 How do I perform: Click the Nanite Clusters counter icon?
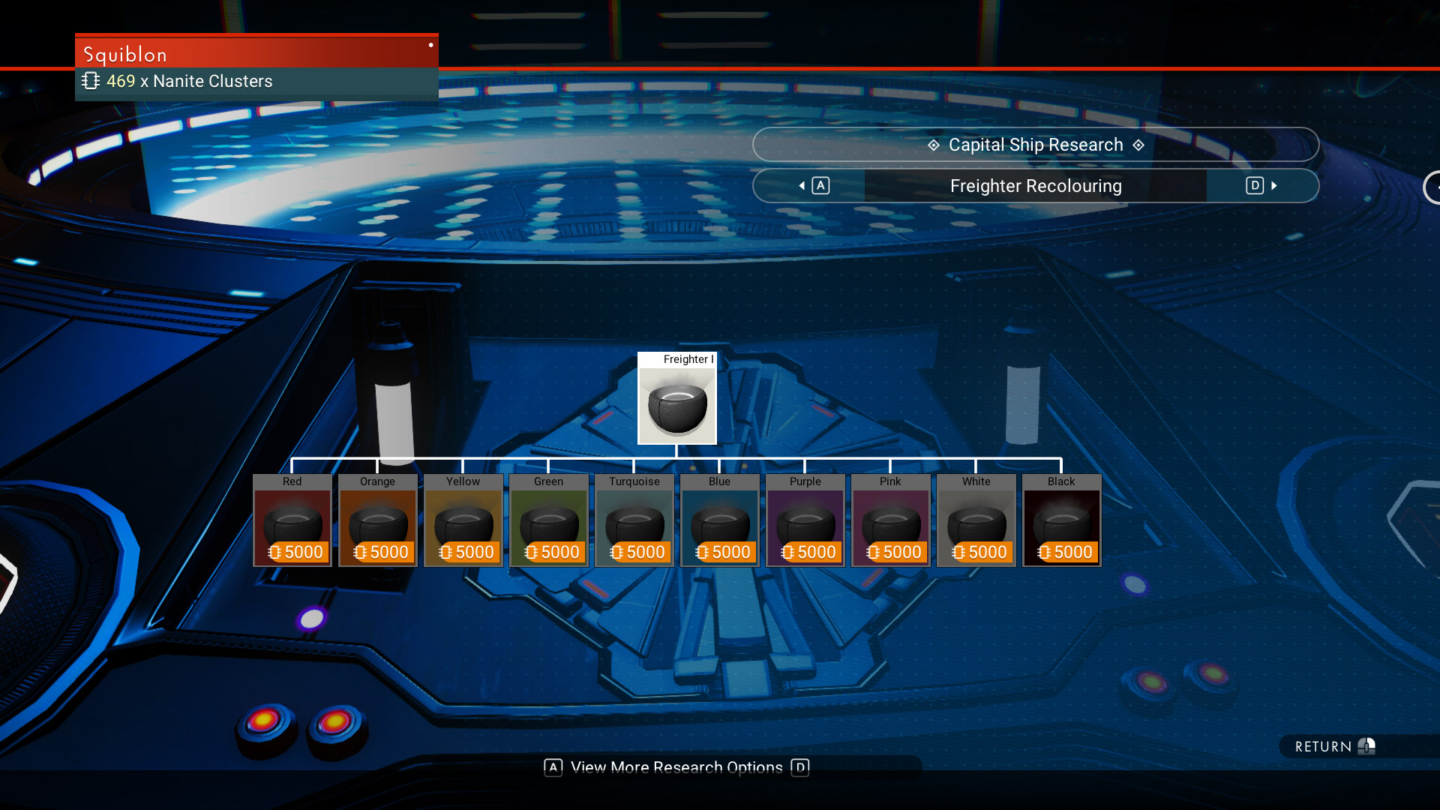click(x=90, y=81)
